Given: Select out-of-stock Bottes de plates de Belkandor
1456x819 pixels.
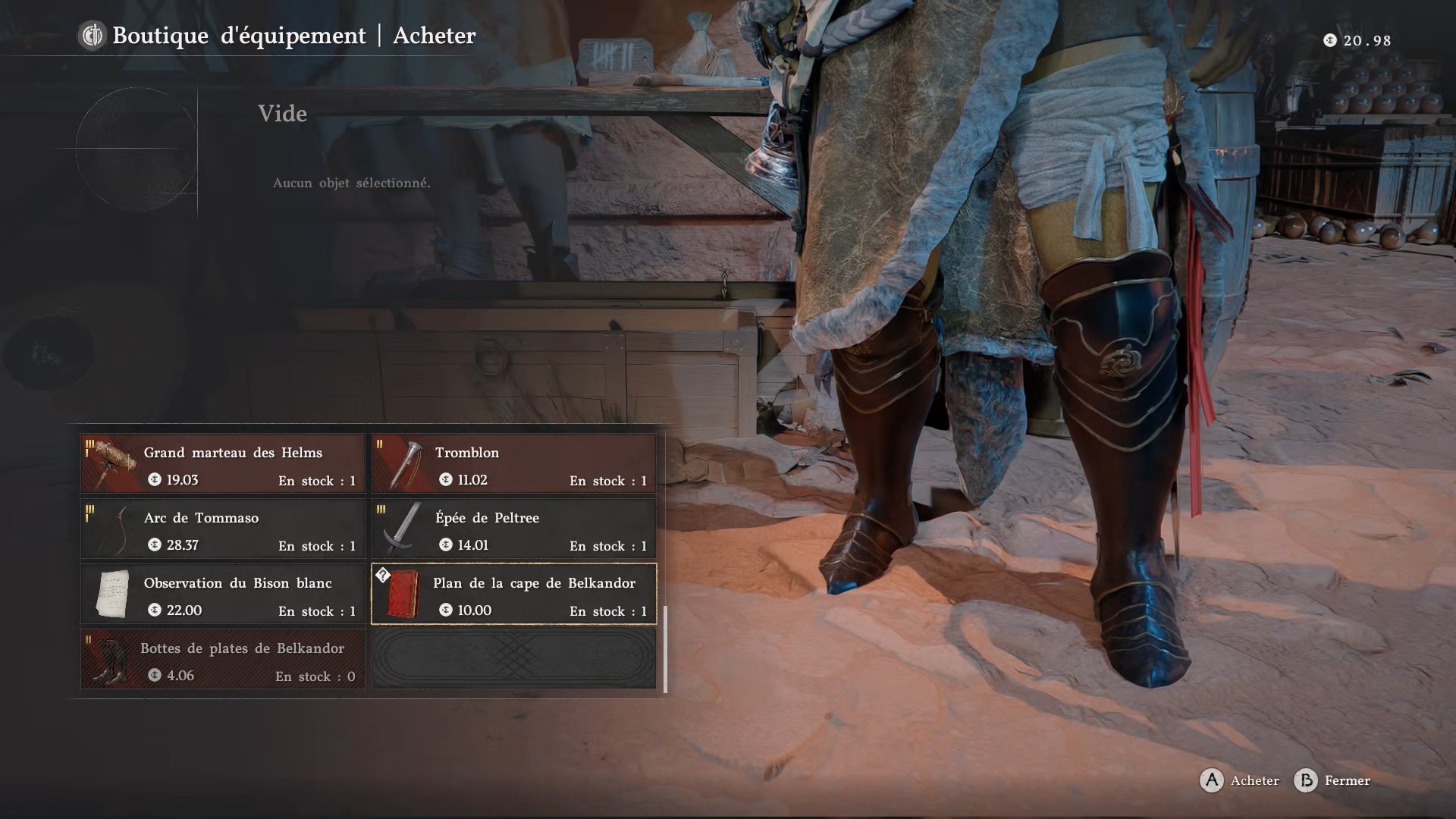Looking at the screenshot, I should pos(223,660).
